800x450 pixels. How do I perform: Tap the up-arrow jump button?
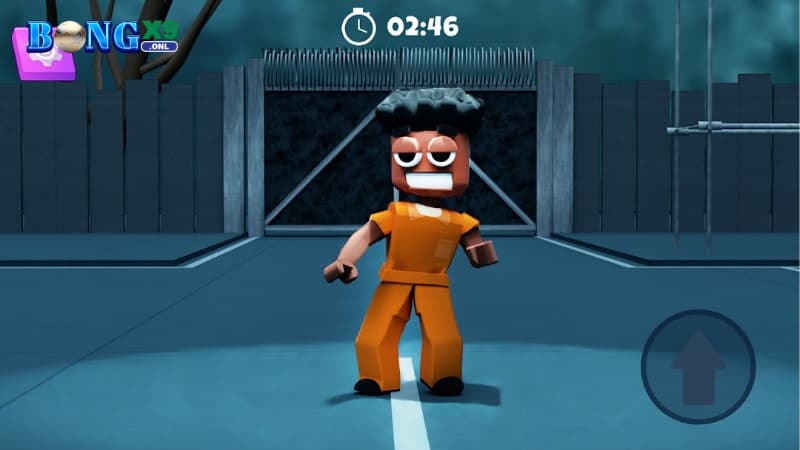pos(697,366)
